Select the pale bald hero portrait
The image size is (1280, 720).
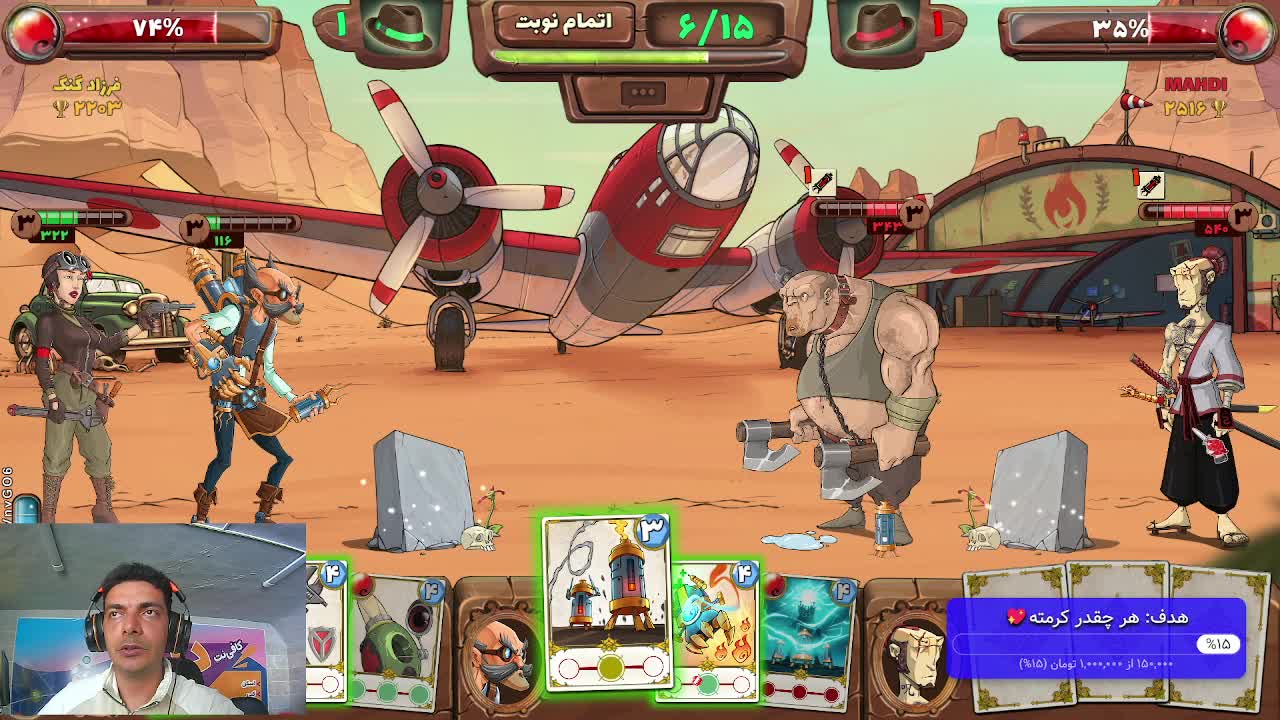tap(912, 650)
